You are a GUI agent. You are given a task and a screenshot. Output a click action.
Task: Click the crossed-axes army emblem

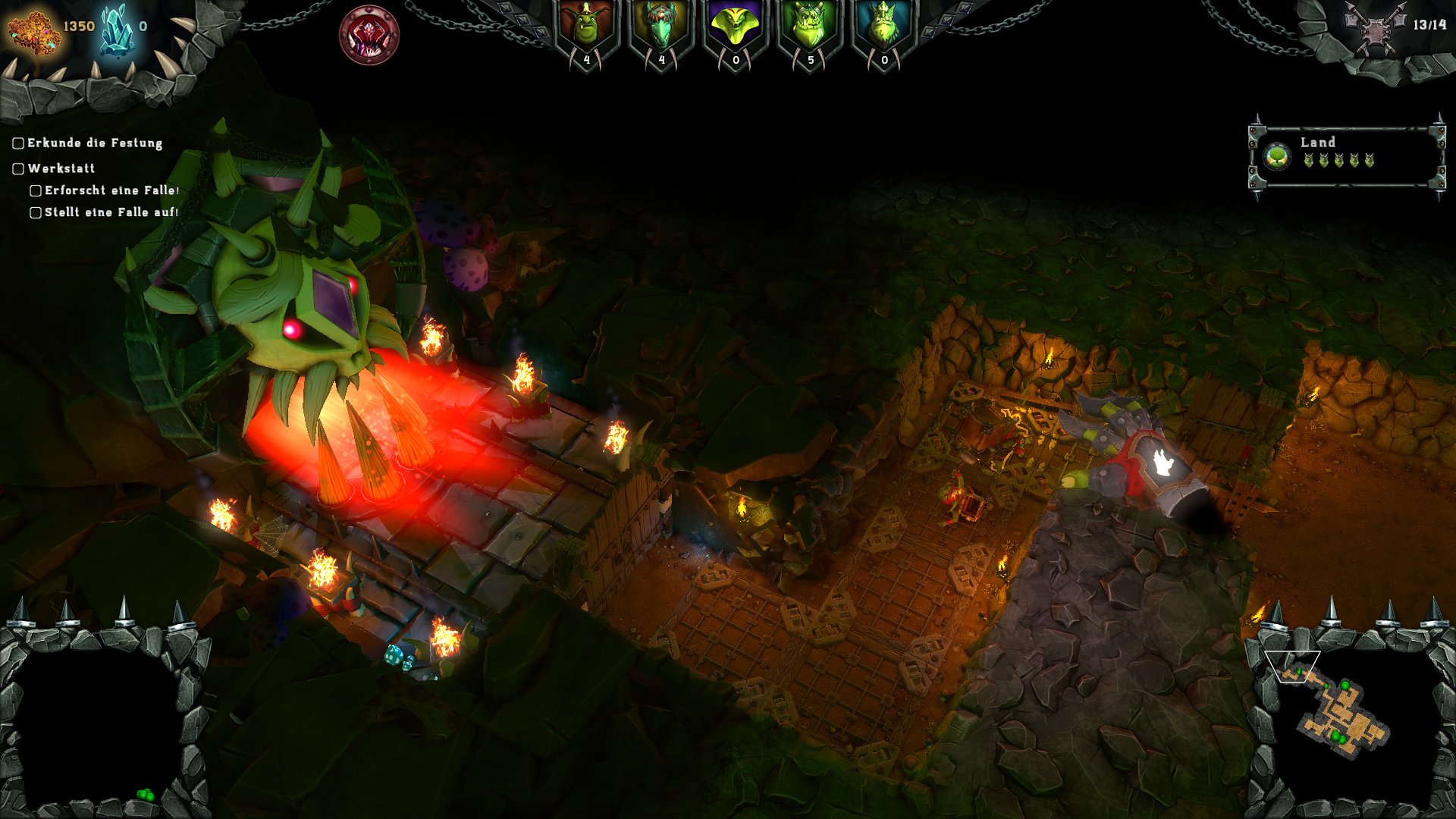pyautogui.click(x=1376, y=29)
